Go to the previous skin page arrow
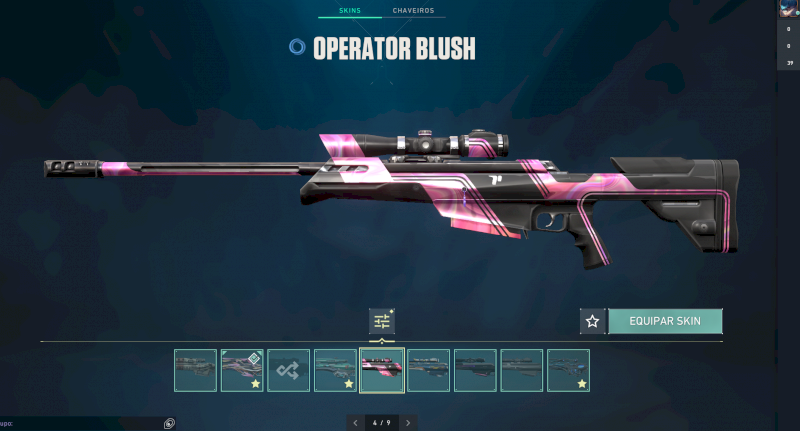 tap(355, 423)
